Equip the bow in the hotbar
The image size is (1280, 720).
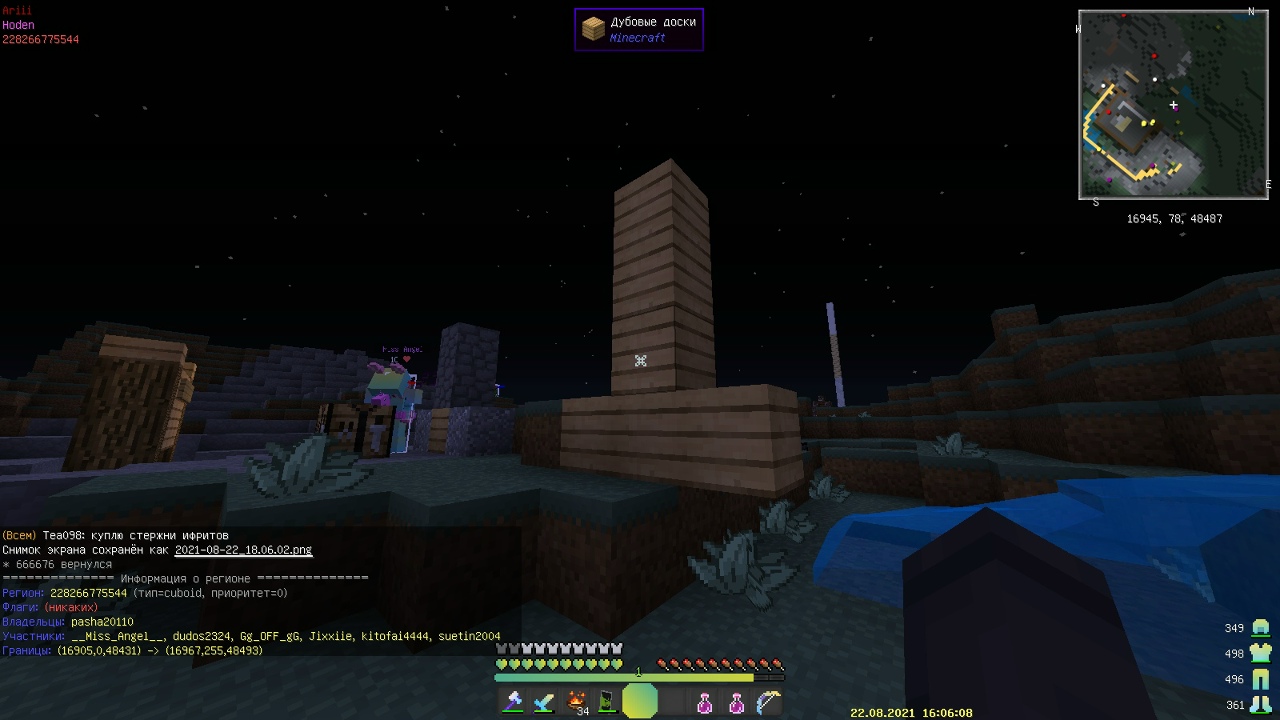[x=767, y=702]
